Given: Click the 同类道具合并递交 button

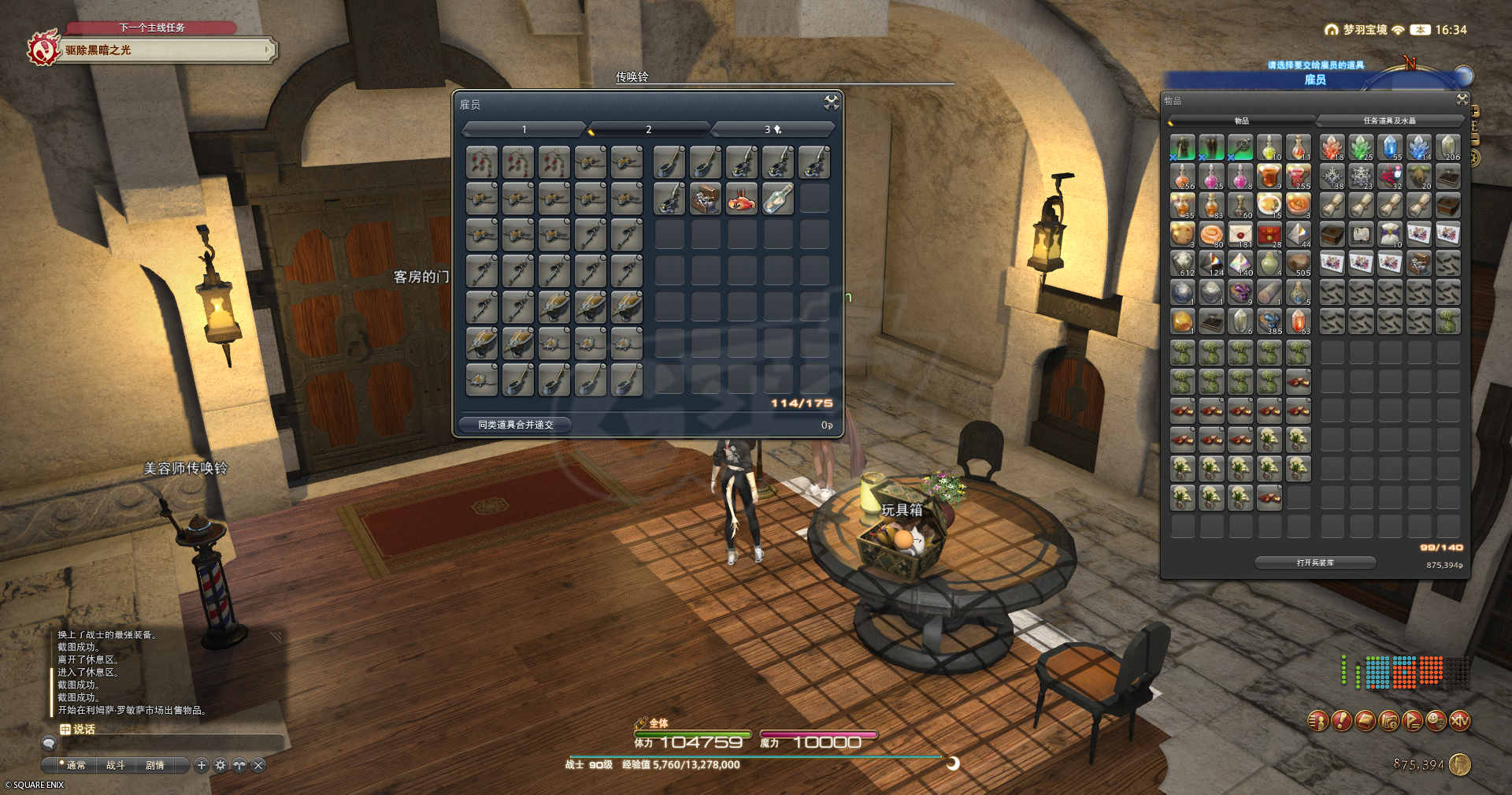Looking at the screenshot, I should tap(516, 425).
